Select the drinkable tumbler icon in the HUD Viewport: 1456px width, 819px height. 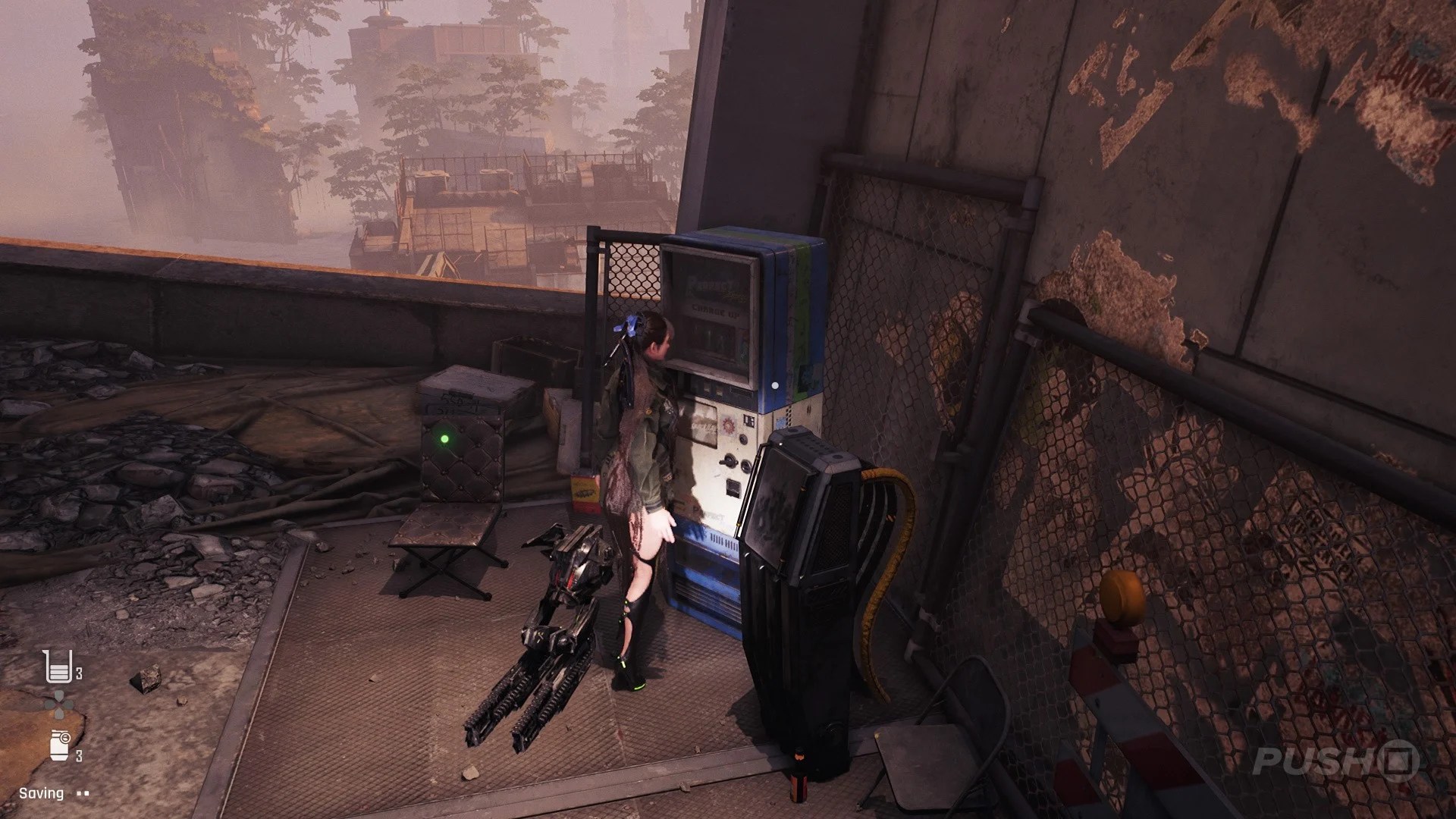60,667
